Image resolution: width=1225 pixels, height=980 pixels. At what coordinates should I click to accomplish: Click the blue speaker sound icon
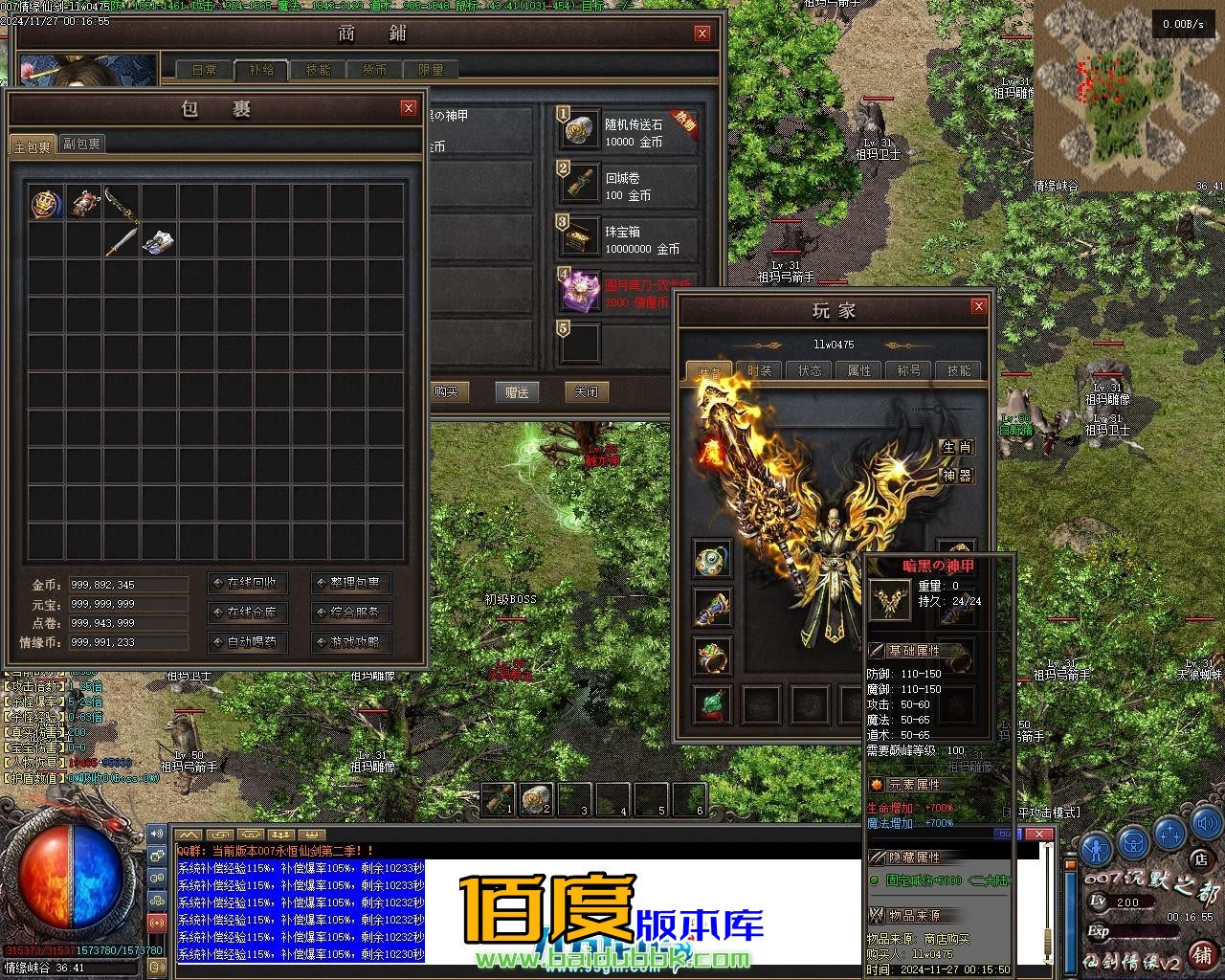pyautogui.click(x=157, y=834)
